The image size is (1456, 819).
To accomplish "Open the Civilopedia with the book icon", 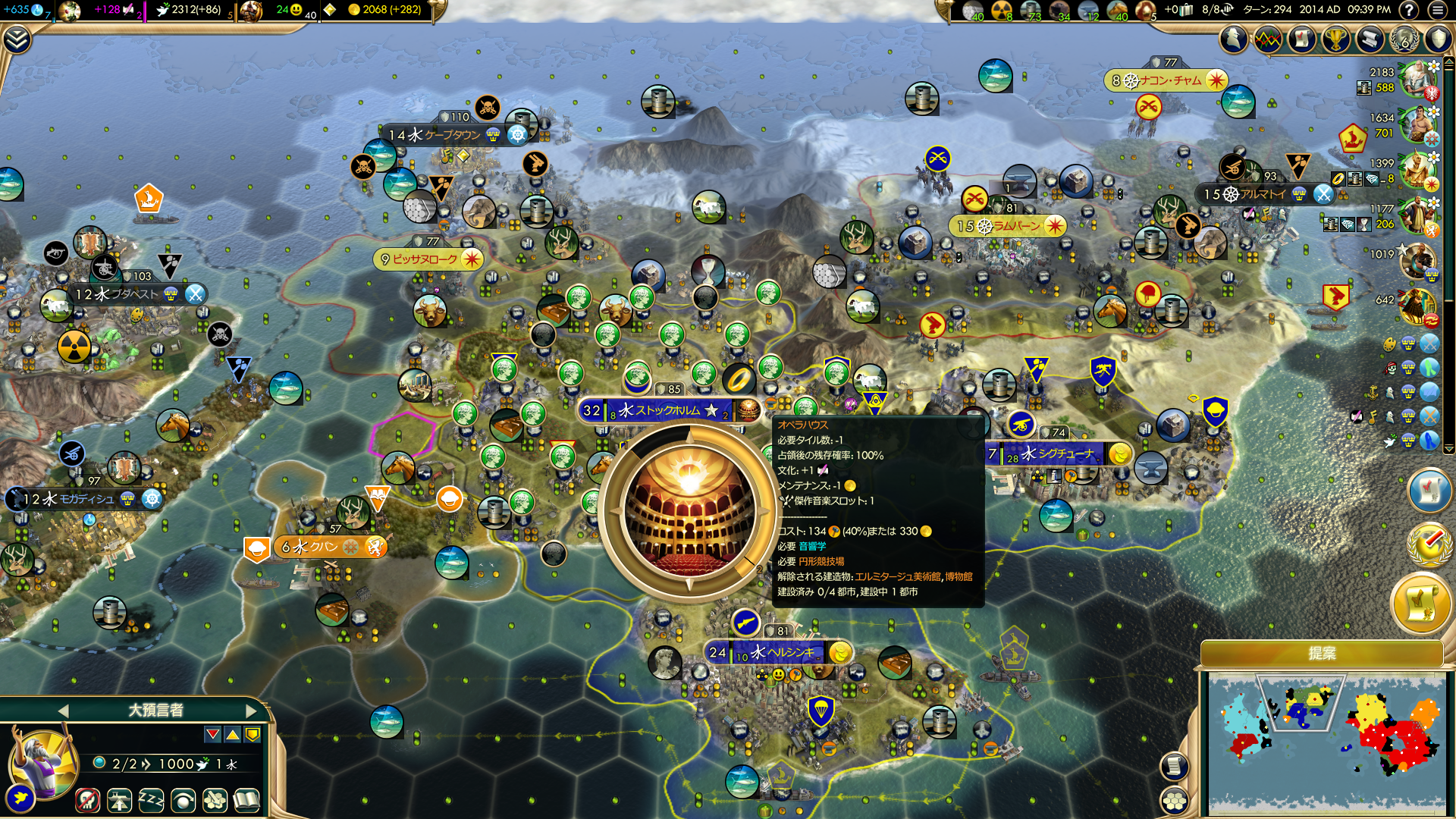I will pos(246,801).
